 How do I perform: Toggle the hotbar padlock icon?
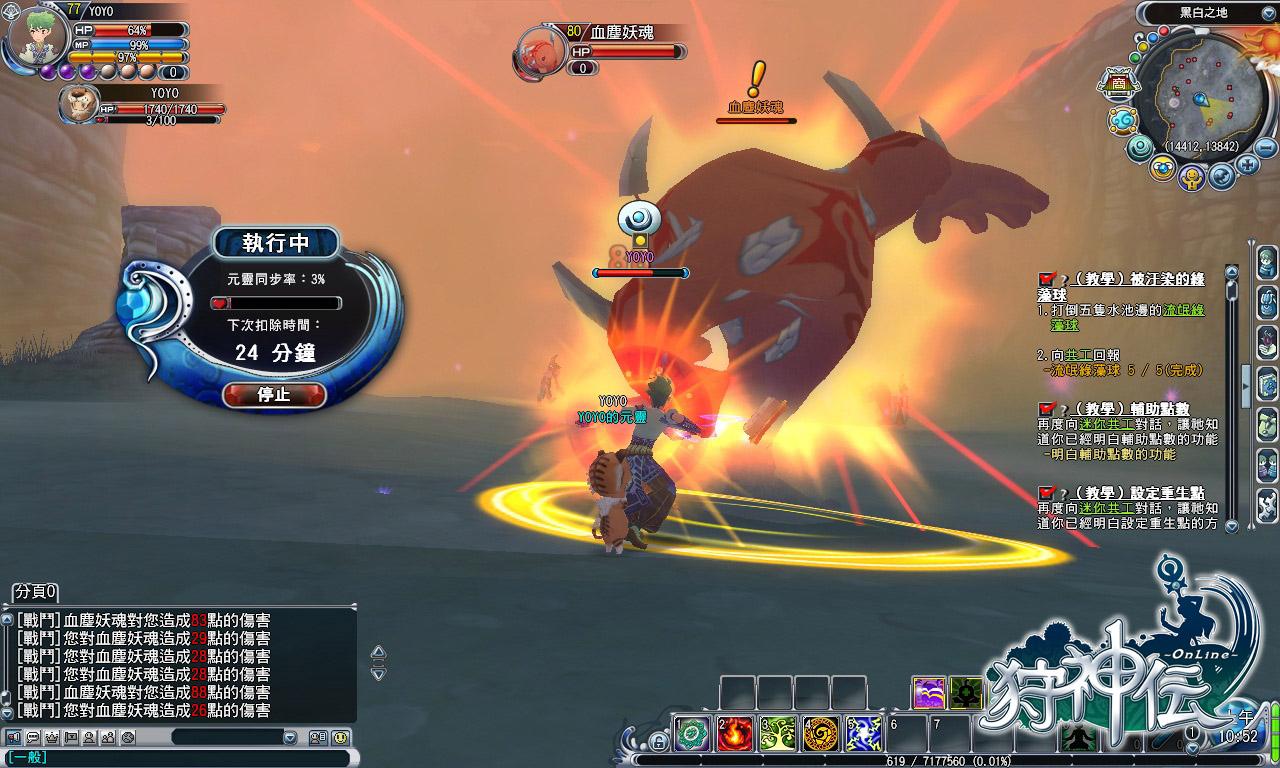(x=658, y=741)
